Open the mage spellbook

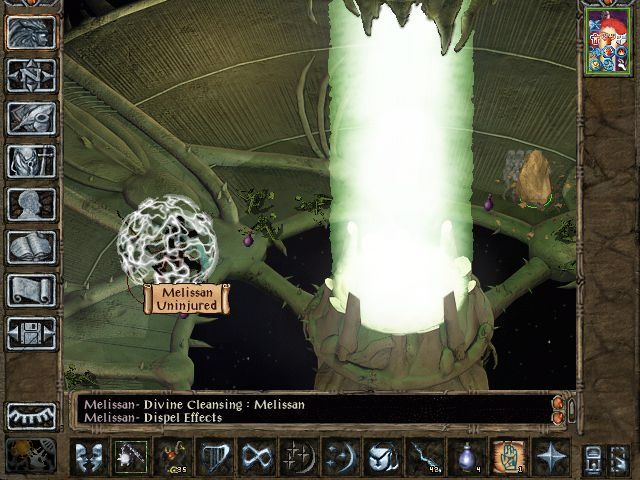coord(31,247)
